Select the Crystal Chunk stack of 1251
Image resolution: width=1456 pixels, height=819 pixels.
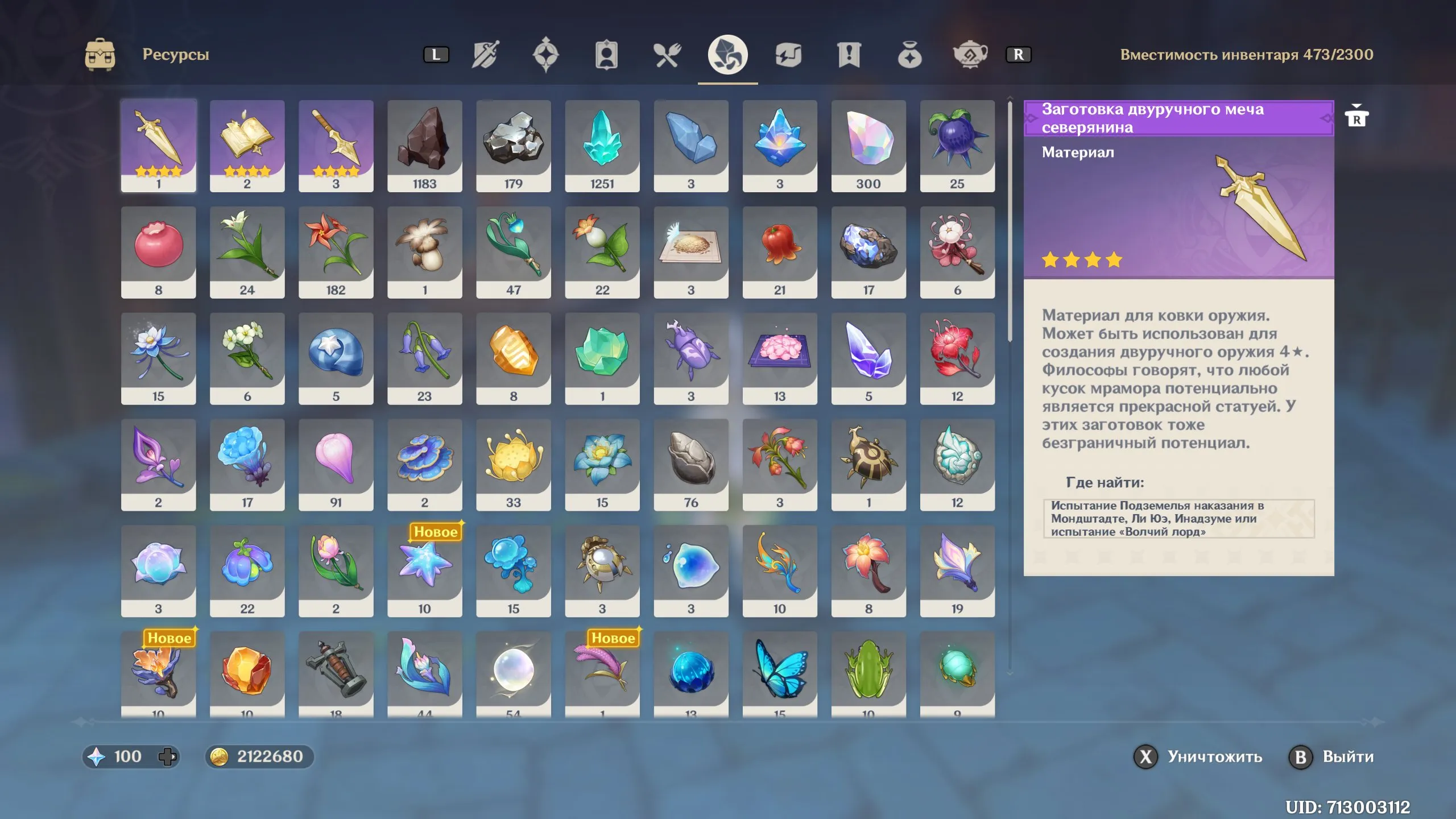[x=602, y=146]
